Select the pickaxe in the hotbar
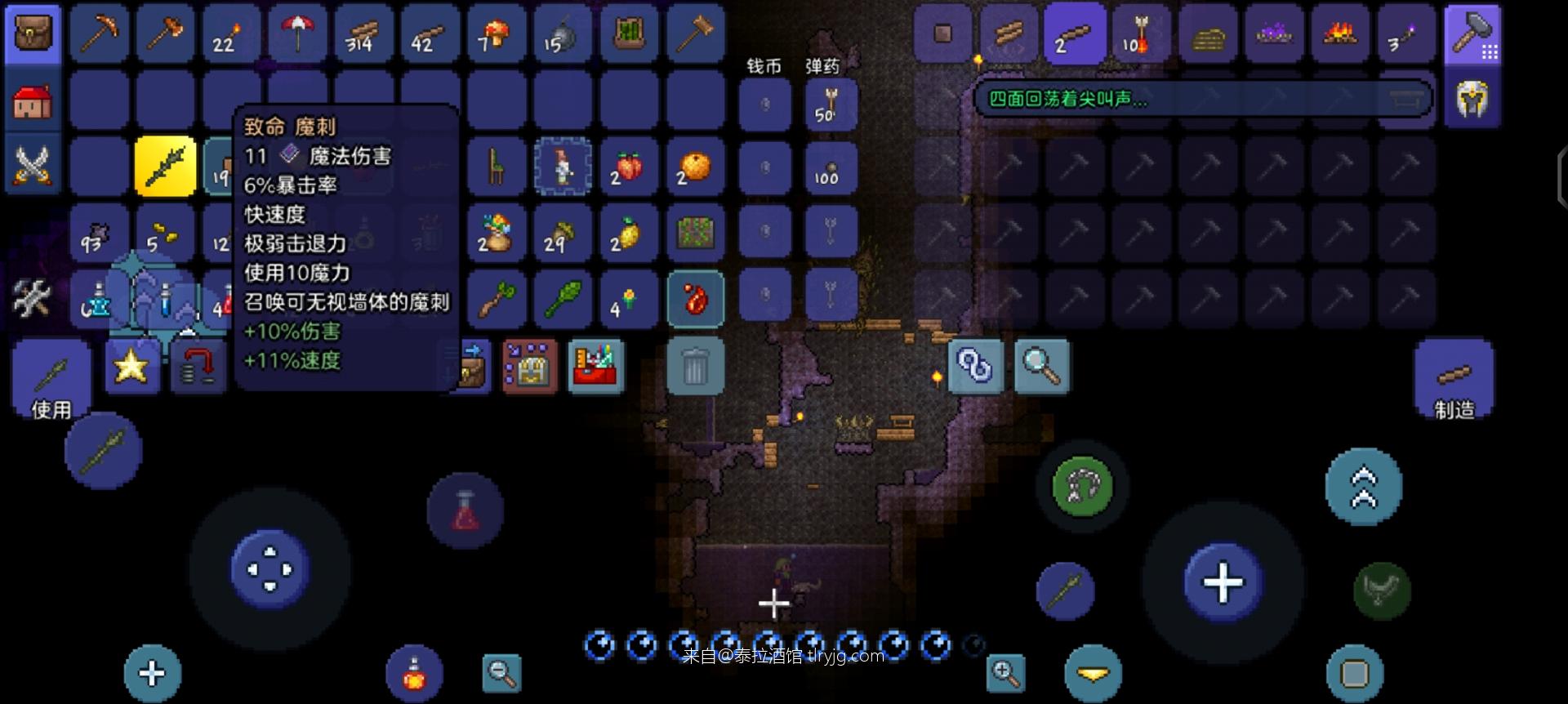The height and width of the screenshot is (704, 1568). pos(100,33)
